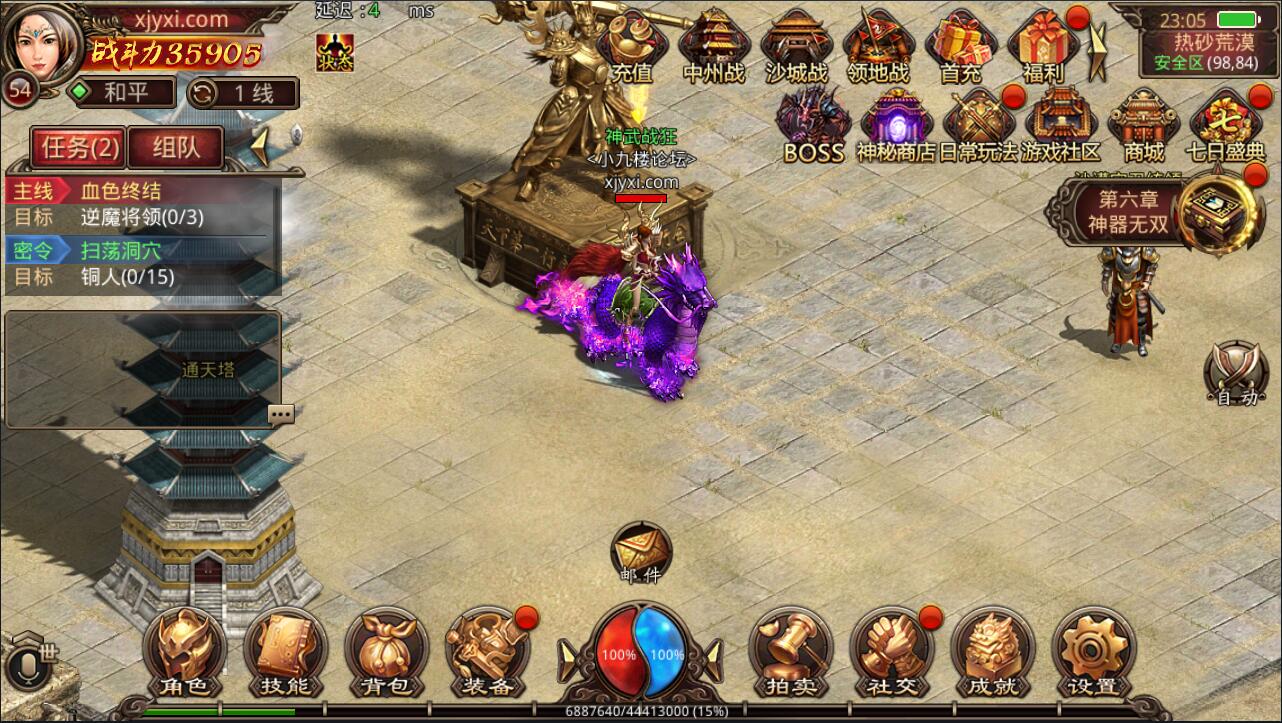The height and width of the screenshot is (723, 1282).
Task: Open the 成就 achievements menu
Action: (992, 653)
